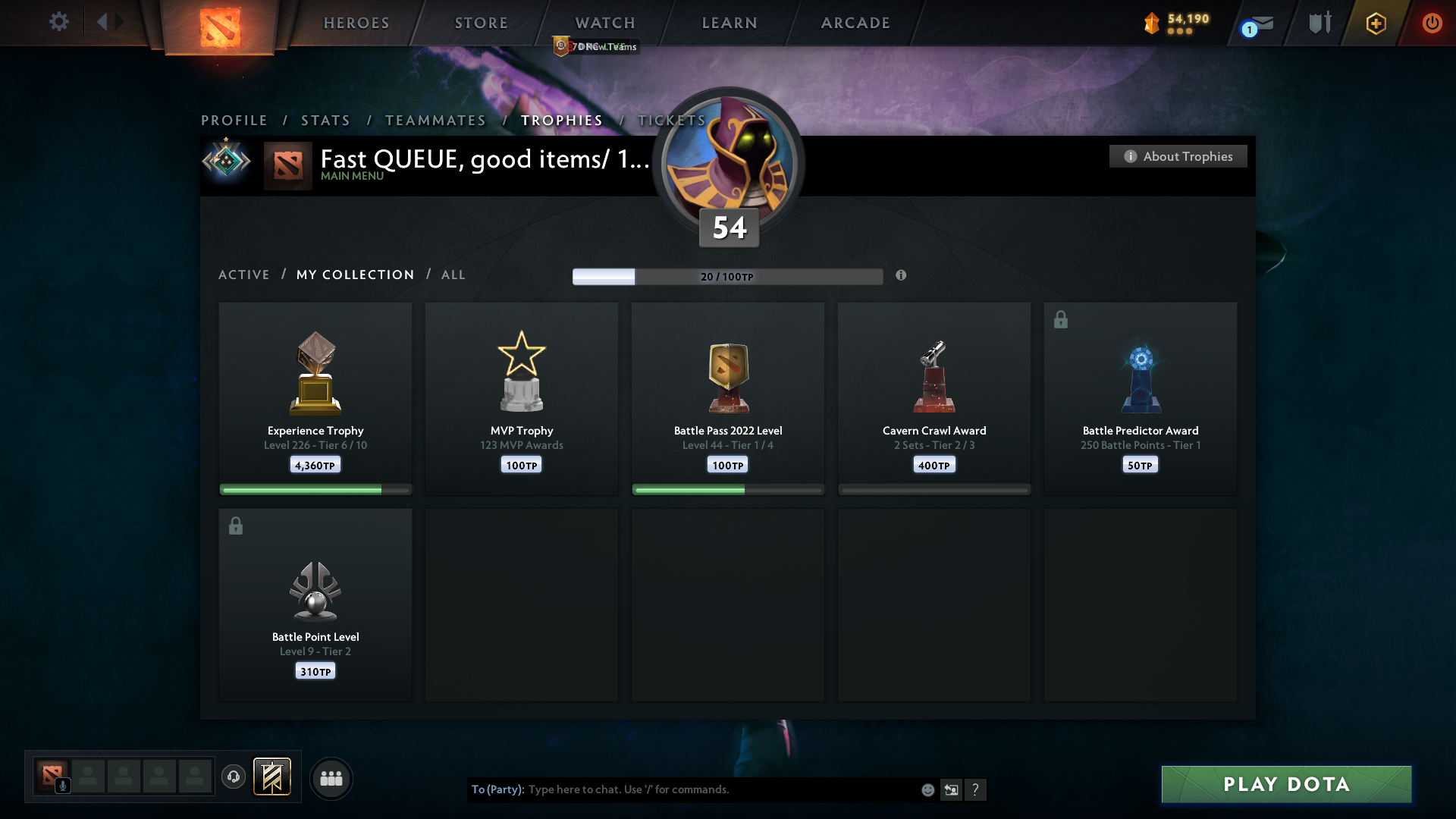This screenshot has height=819, width=1456.
Task: Click the help question mark near chat
Action: click(977, 789)
